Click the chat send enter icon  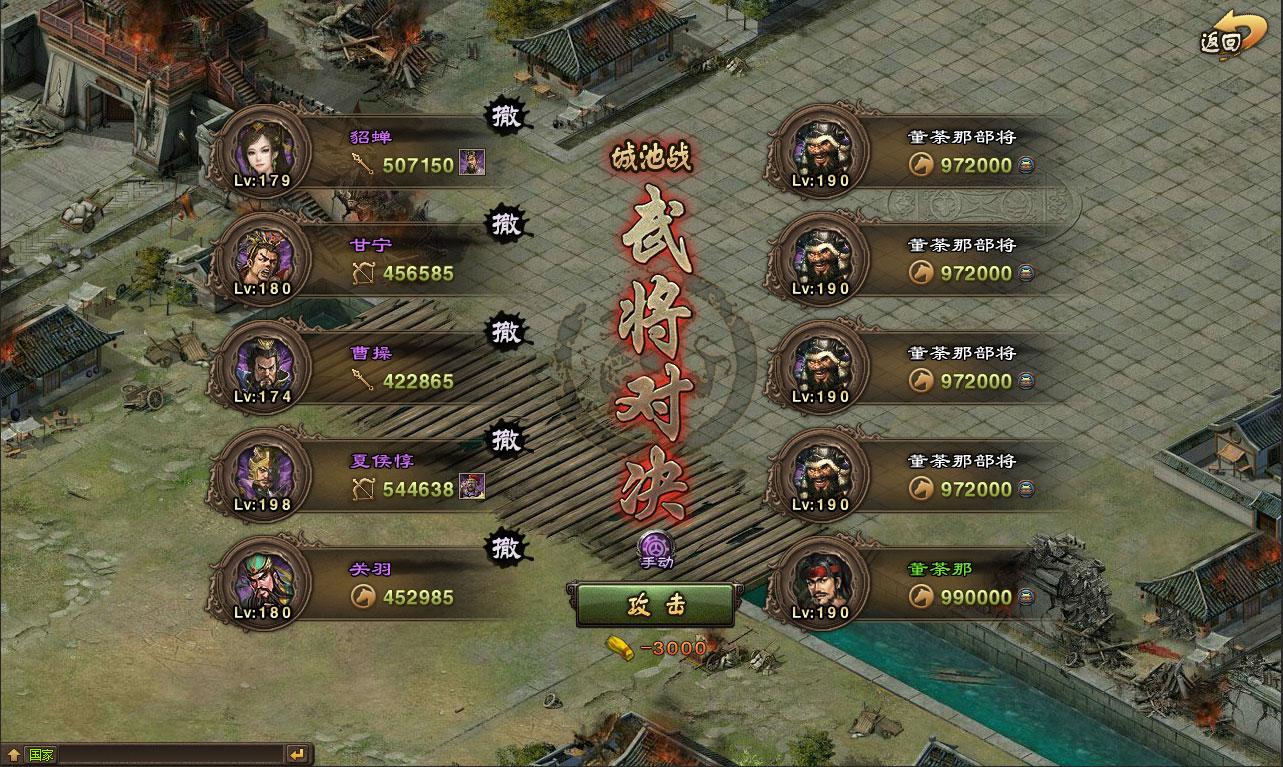(x=295, y=752)
